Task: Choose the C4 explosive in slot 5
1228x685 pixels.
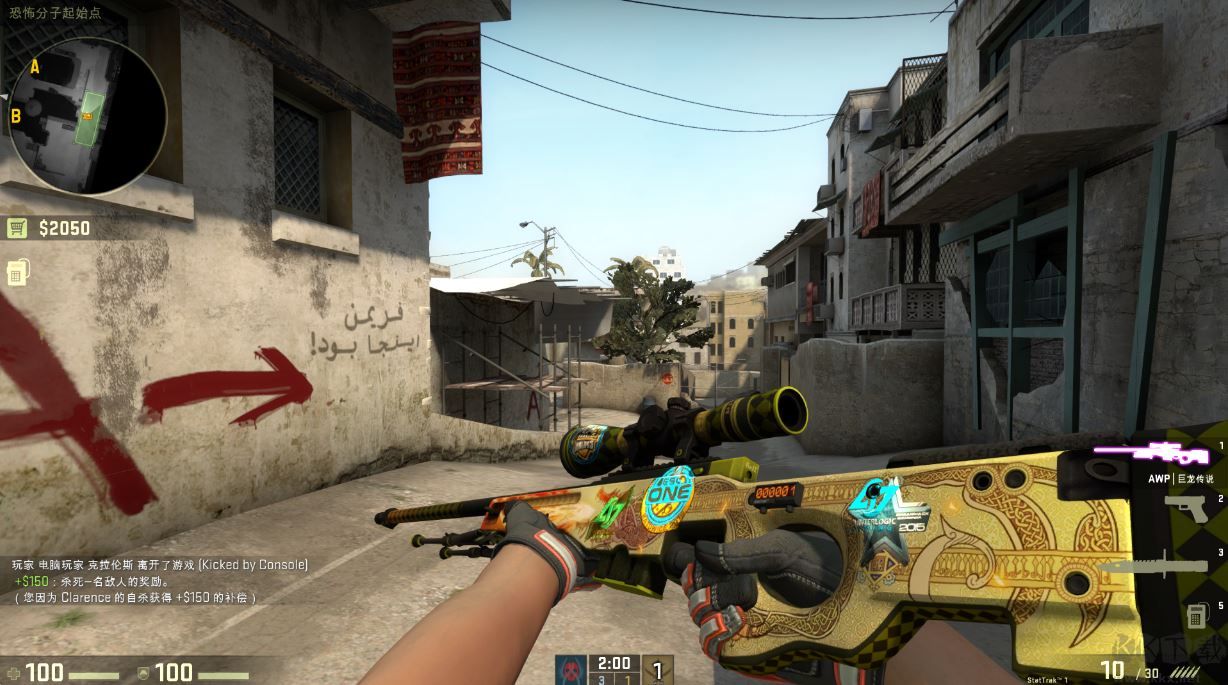Action: [1195, 615]
